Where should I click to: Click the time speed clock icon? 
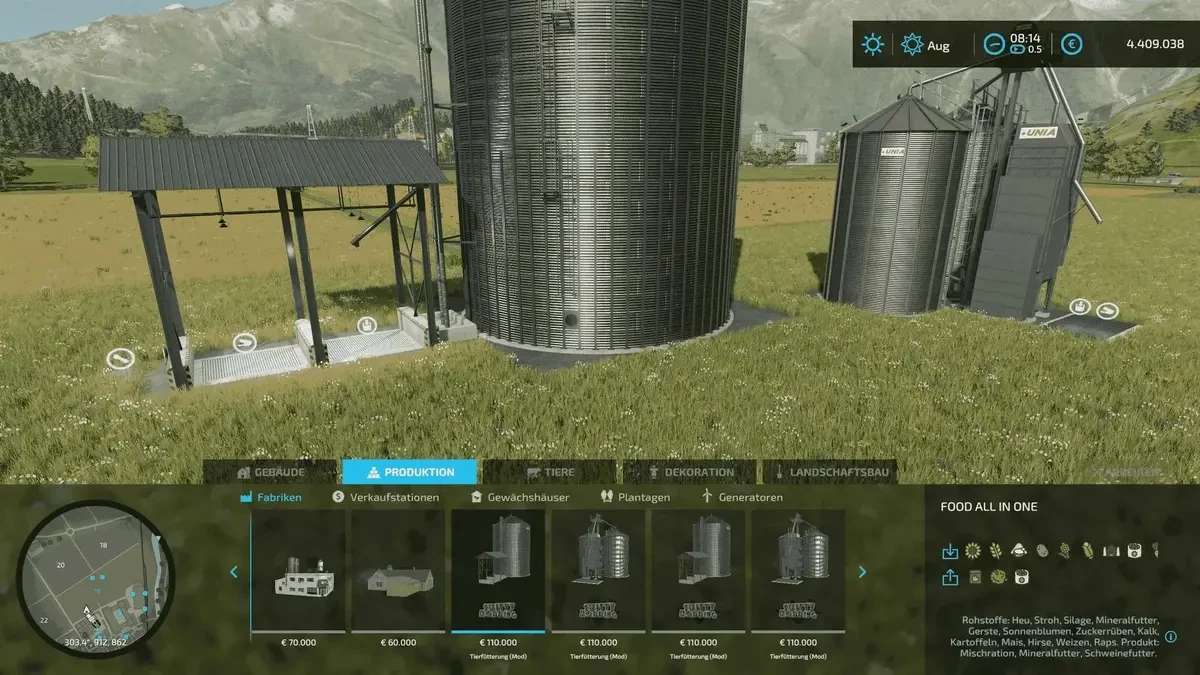pyautogui.click(x=994, y=44)
